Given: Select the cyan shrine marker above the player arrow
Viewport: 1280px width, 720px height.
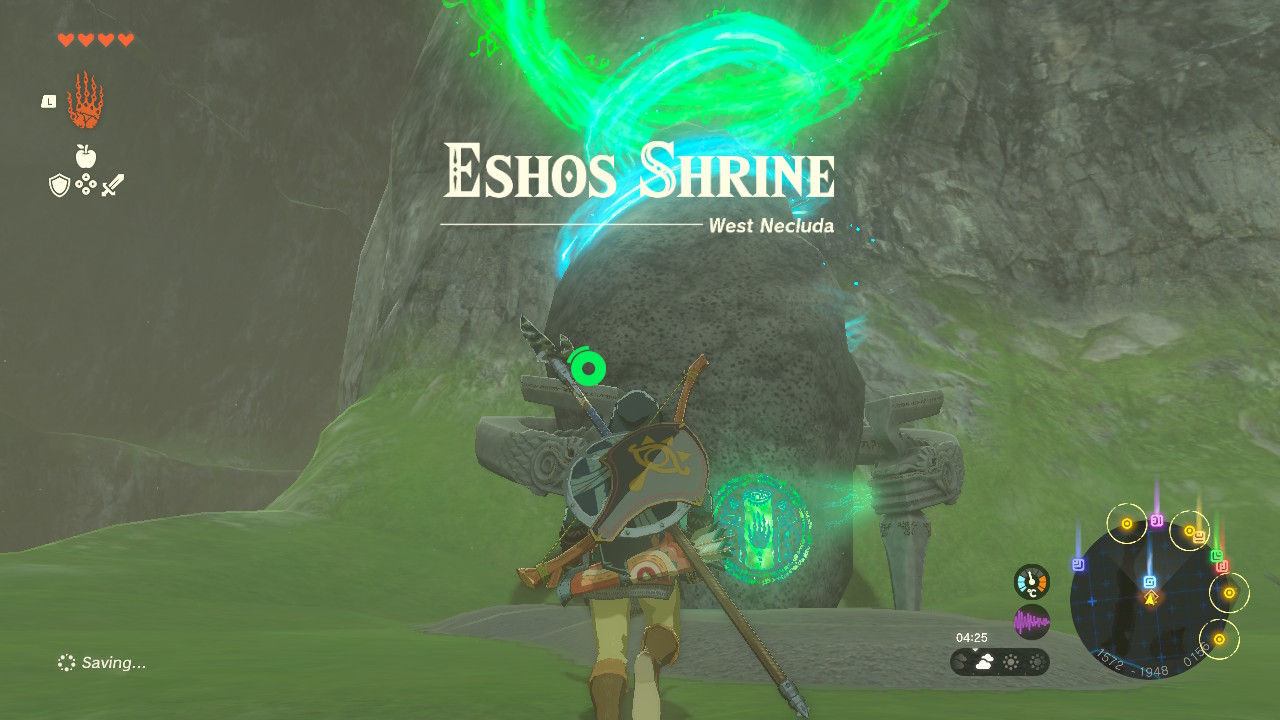Looking at the screenshot, I should coord(1150,581).
